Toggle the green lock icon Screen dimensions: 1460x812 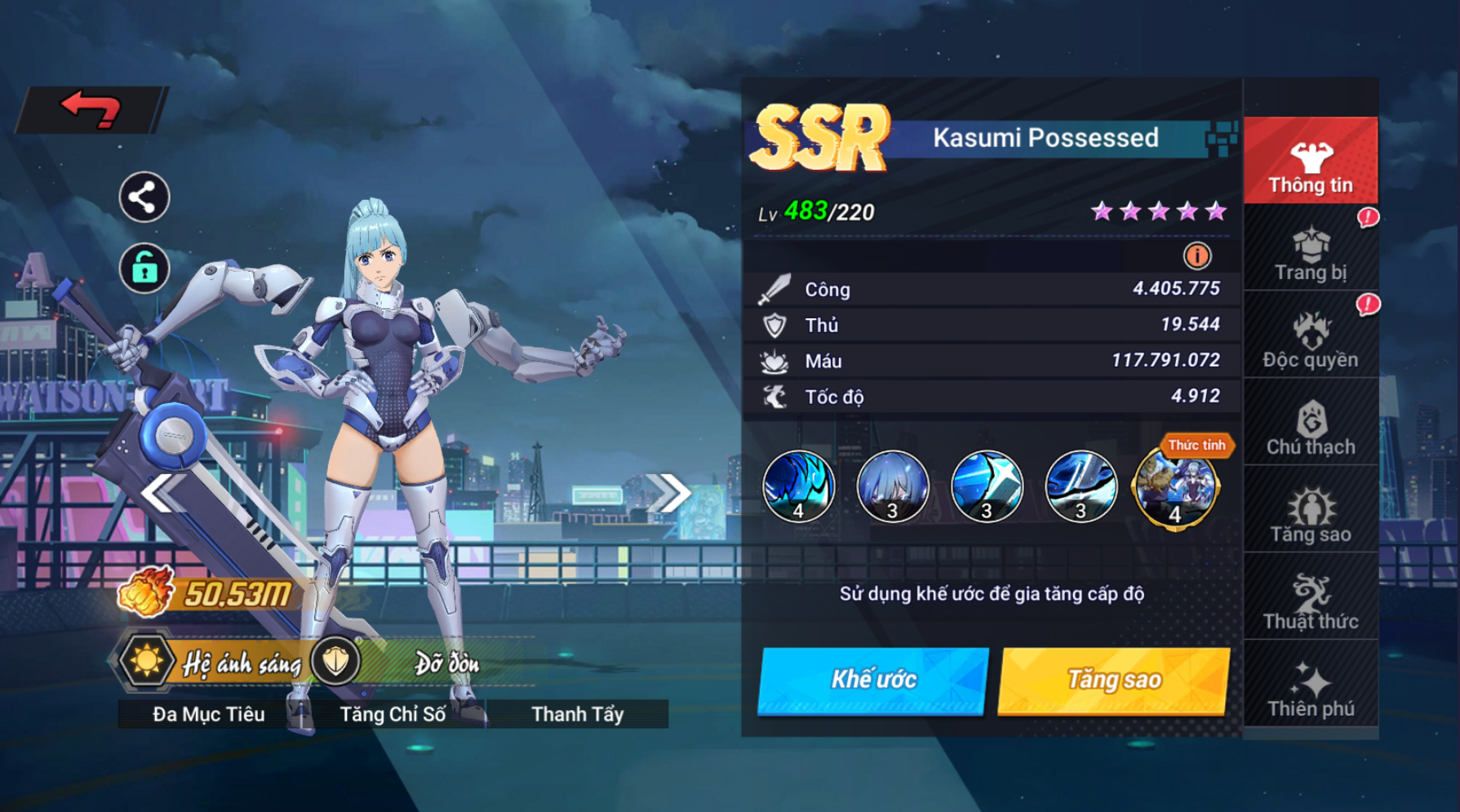(x=144, y=268)
